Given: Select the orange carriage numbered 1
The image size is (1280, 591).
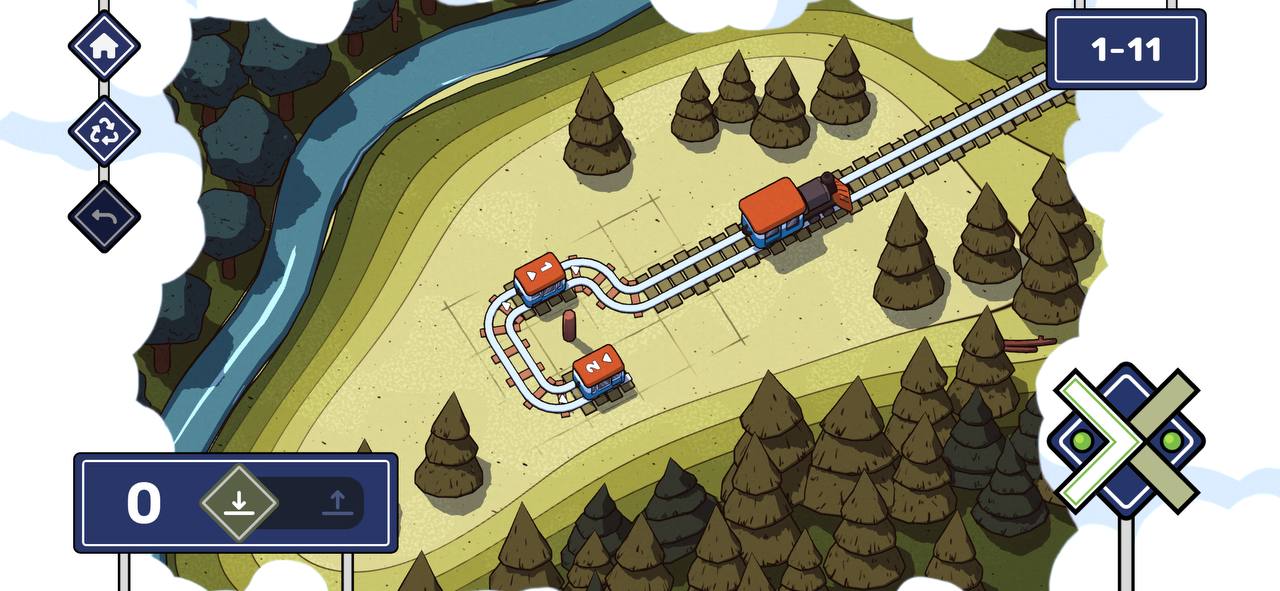Looking at the screenshot, I should [x=541, y=276].
